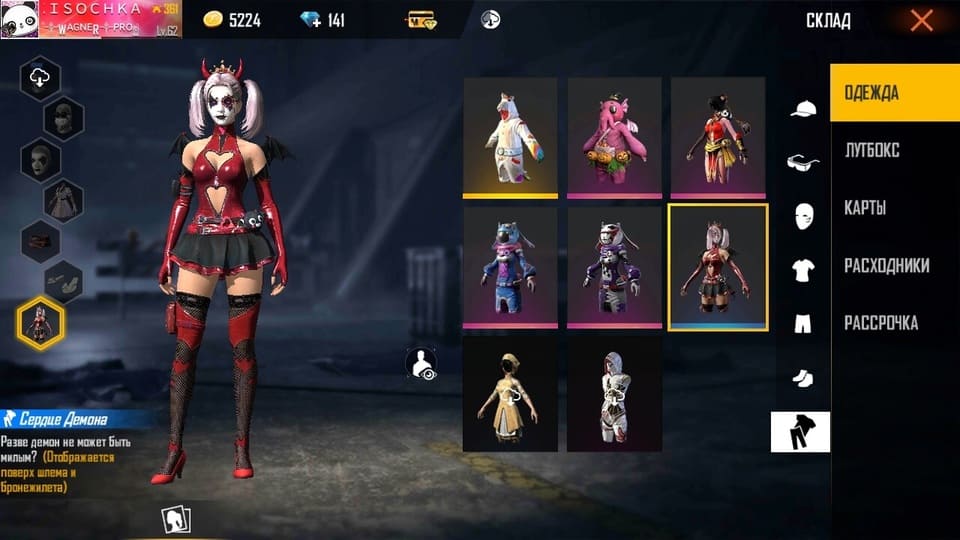The width and height of the screenshot is (960, 540).
Task: Select the РАСХОДНИКИ tab
Action: 886,266
